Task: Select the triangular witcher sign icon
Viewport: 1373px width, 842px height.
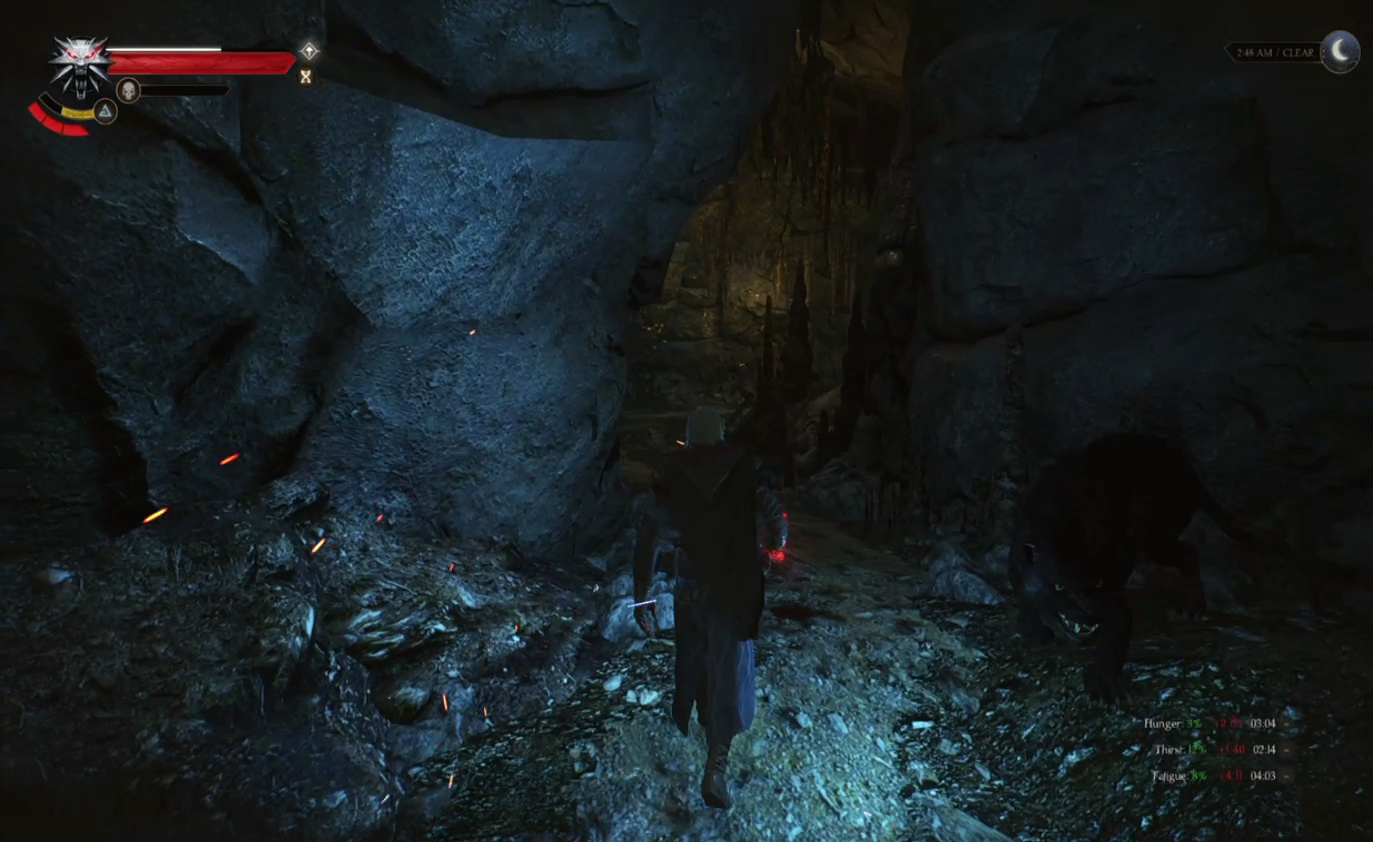Action: [x=105, y=111]
